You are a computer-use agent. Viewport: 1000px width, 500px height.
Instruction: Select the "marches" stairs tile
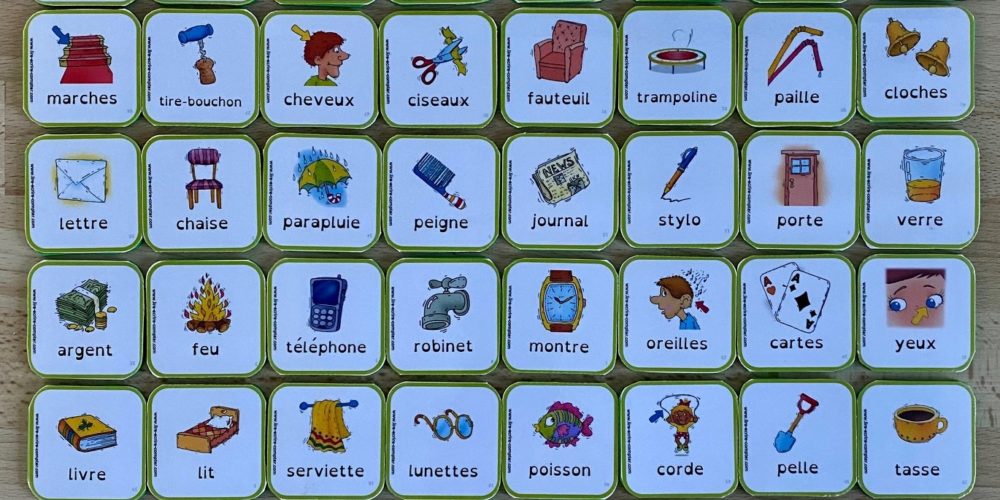pos(82,68)
